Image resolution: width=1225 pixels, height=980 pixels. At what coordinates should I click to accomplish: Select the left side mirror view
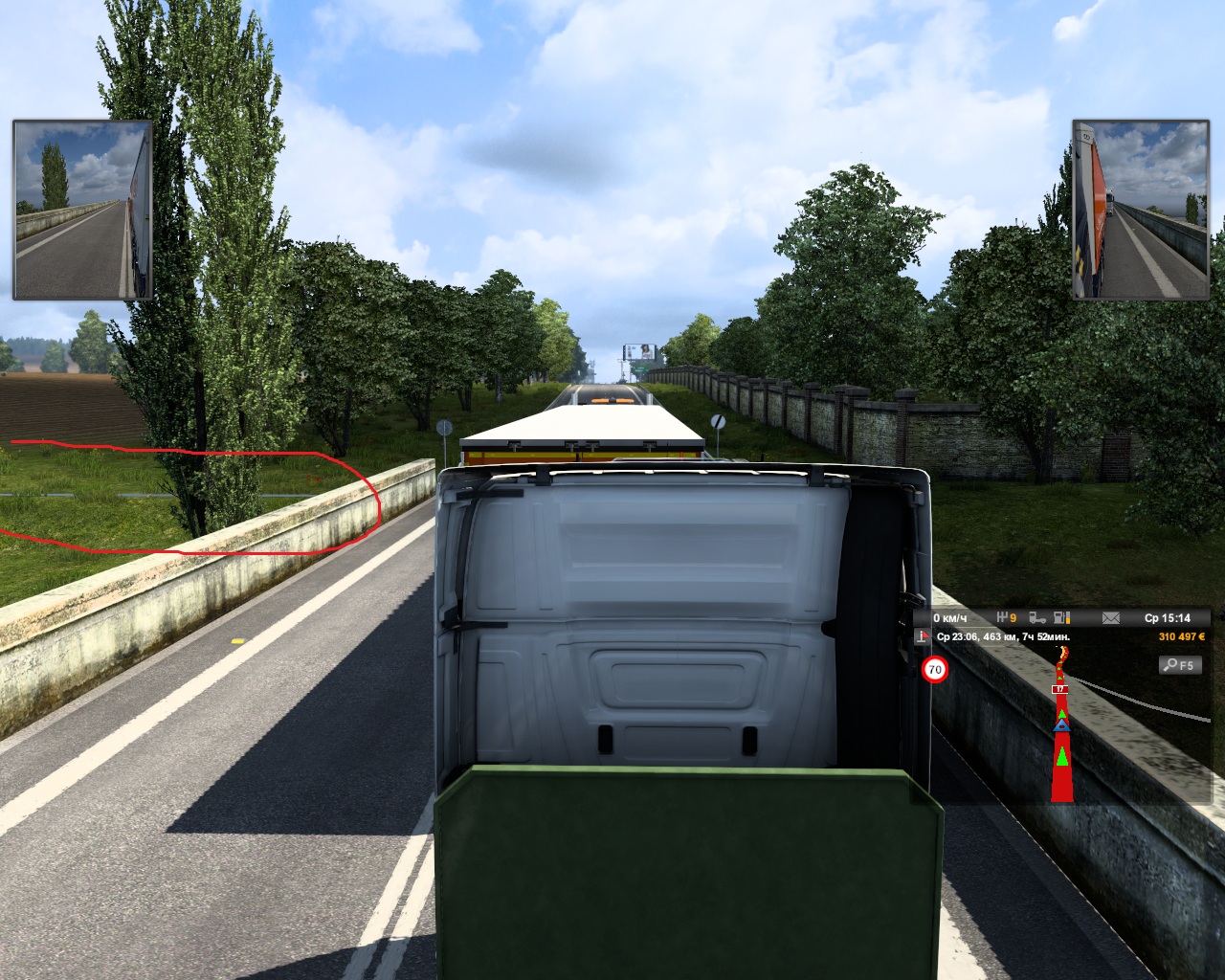click(82, 210)
